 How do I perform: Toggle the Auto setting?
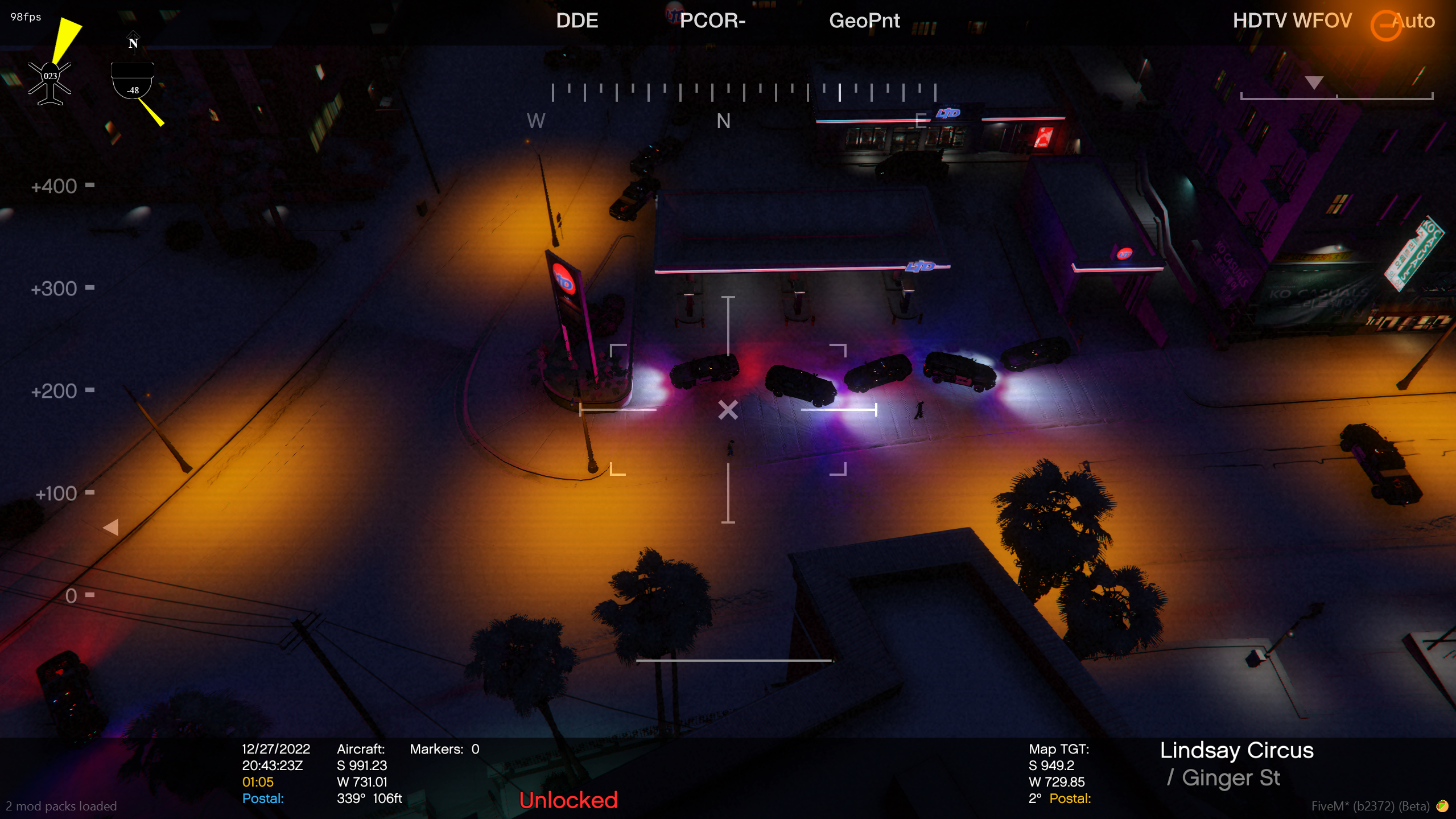click(x=1412, y=21)
